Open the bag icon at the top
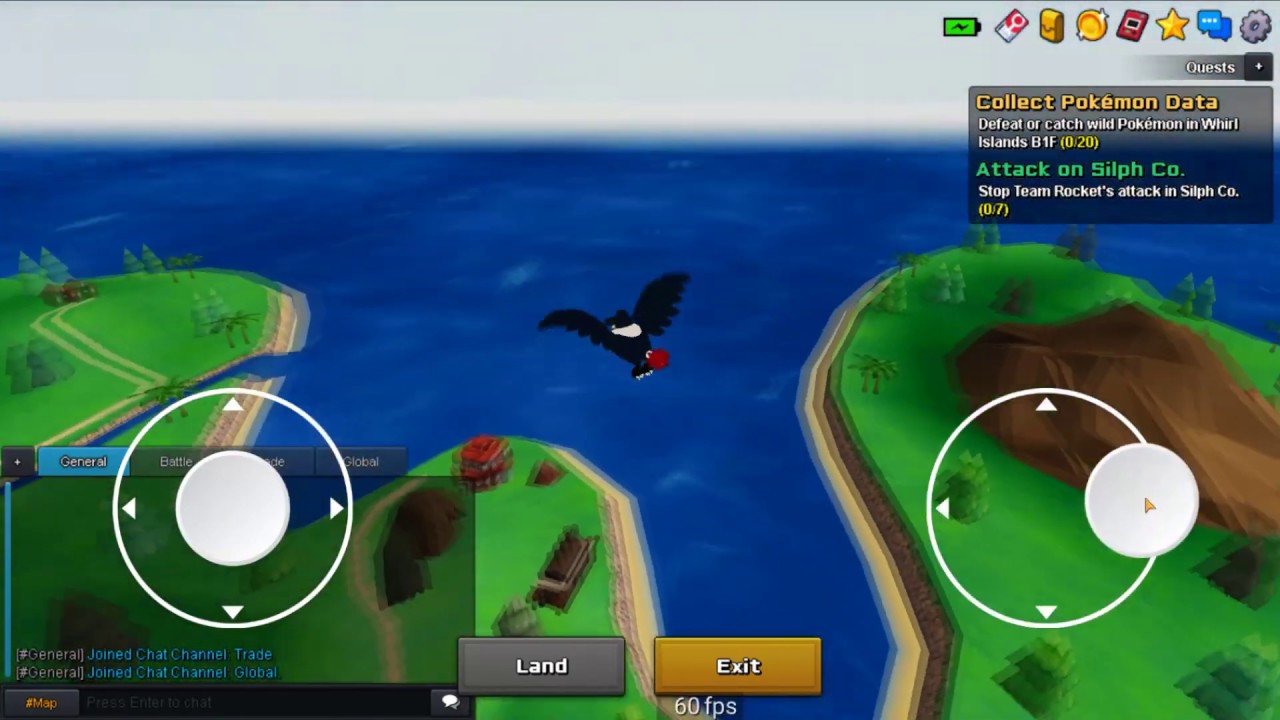Screen dimensions: 1280x720 (1051, 27)
